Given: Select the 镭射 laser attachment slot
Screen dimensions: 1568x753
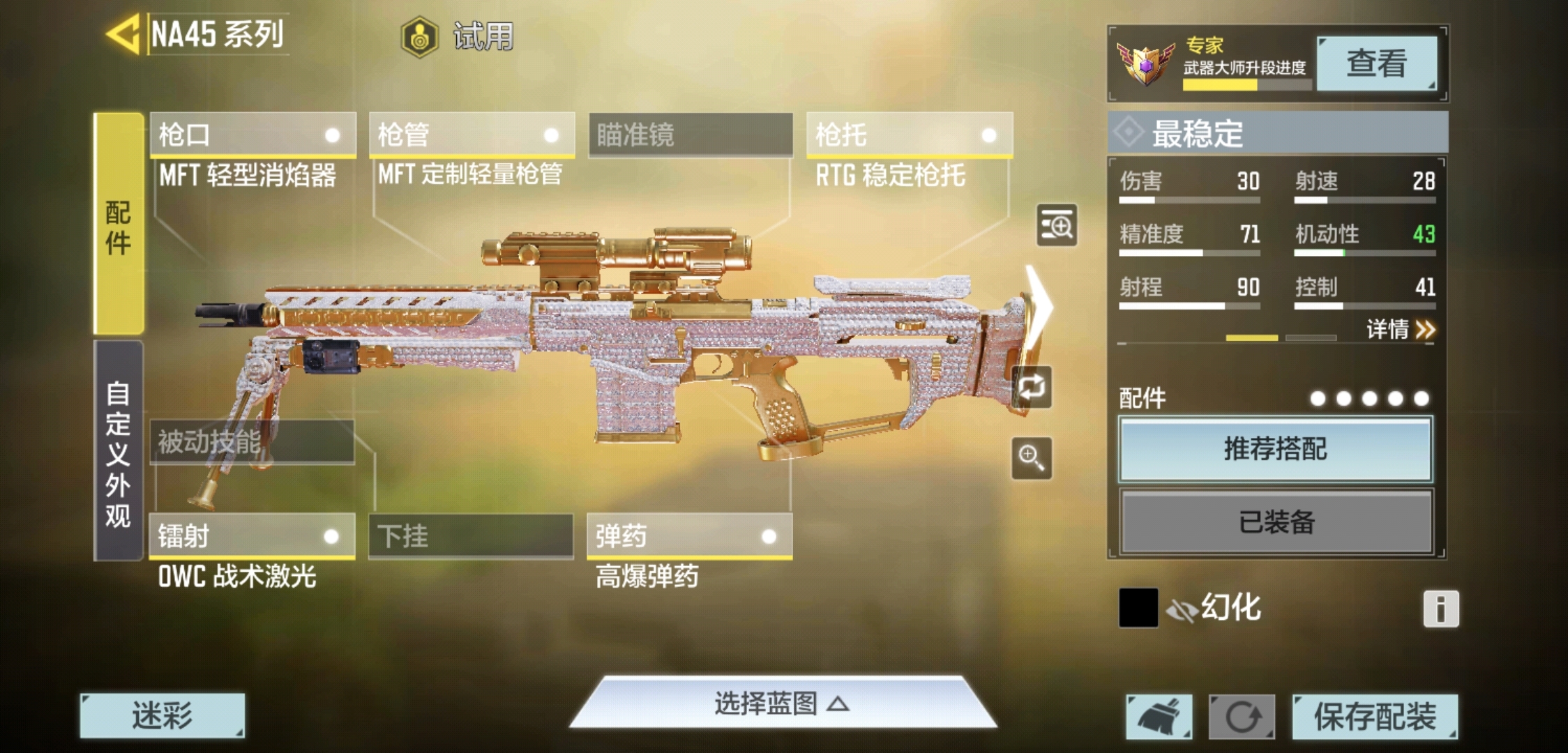Looking at the screenshot, I should click(252, 536).
